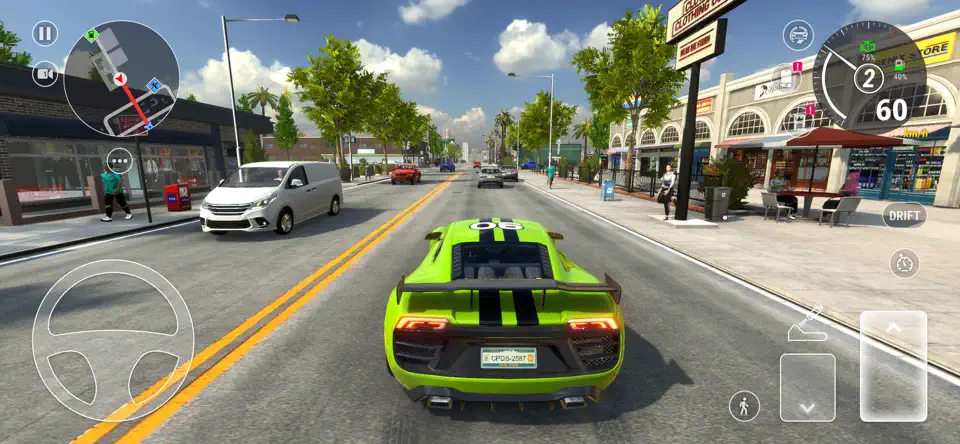Tap the gas pedal with up arrow

[x=893, y=365]
